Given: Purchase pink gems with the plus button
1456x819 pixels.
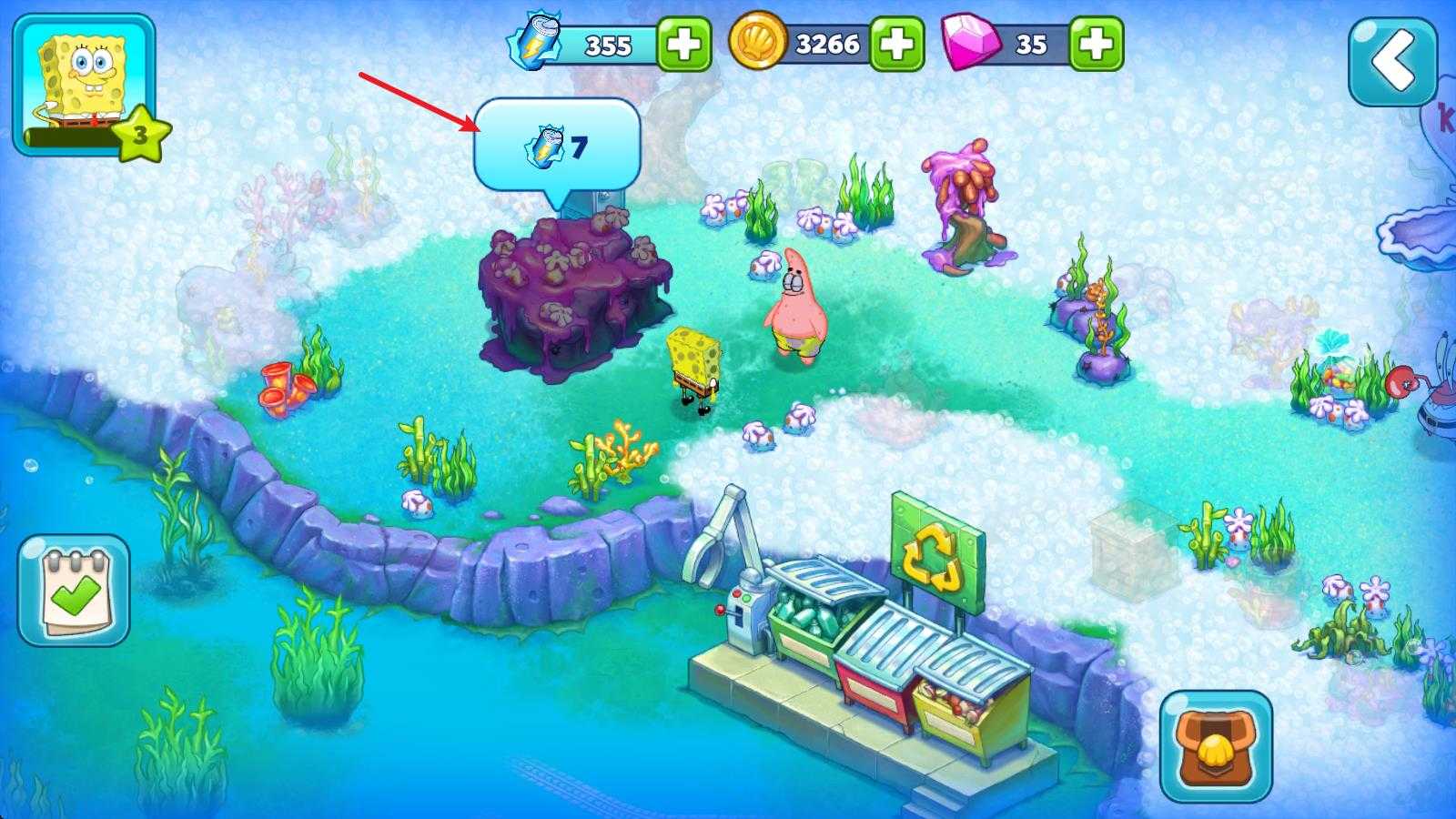Looking at the screenshot, I should (x=1096, y=44).
